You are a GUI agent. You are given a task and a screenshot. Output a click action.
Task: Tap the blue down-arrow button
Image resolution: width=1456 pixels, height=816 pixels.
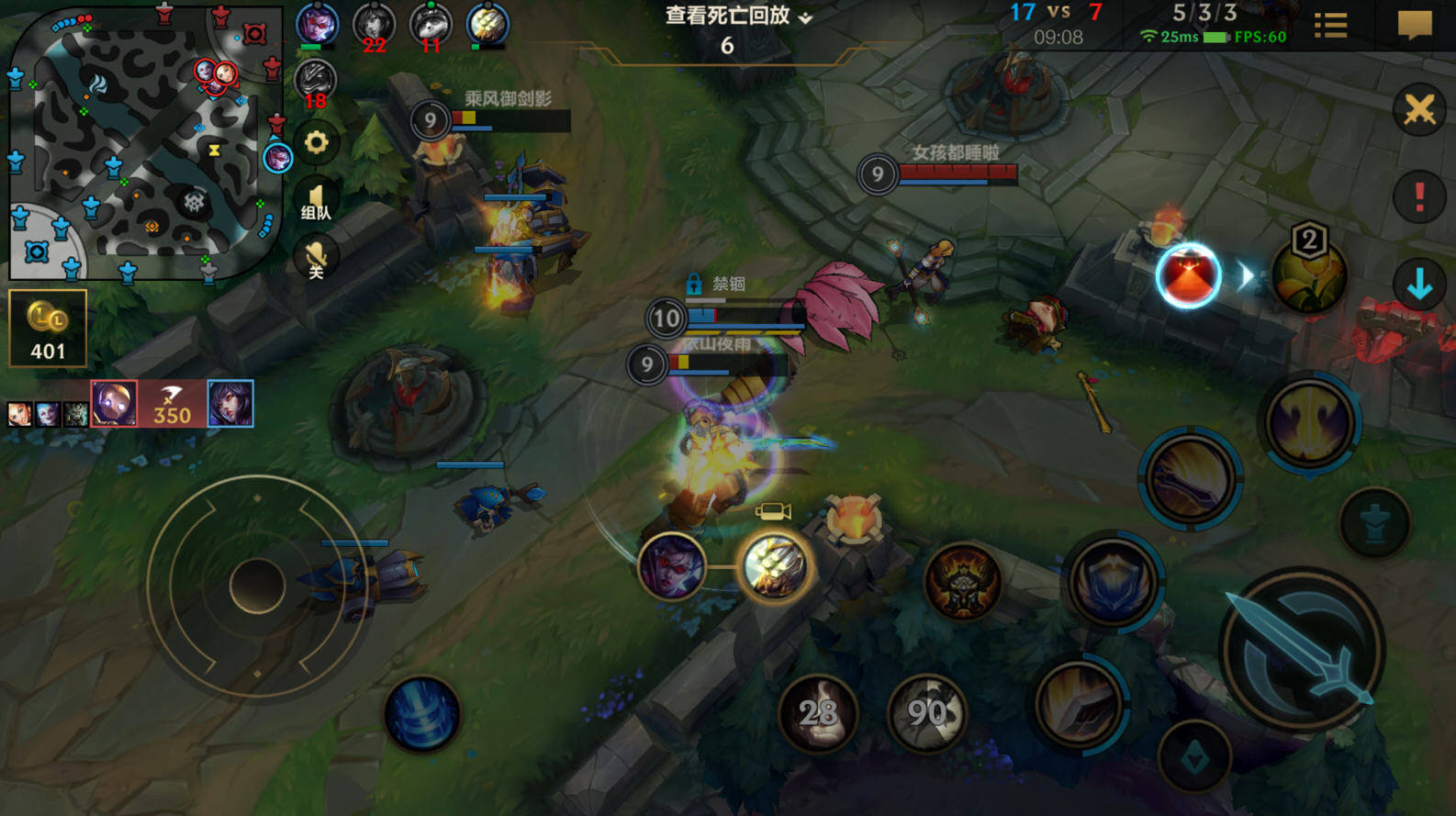[x=1419, y=285]
